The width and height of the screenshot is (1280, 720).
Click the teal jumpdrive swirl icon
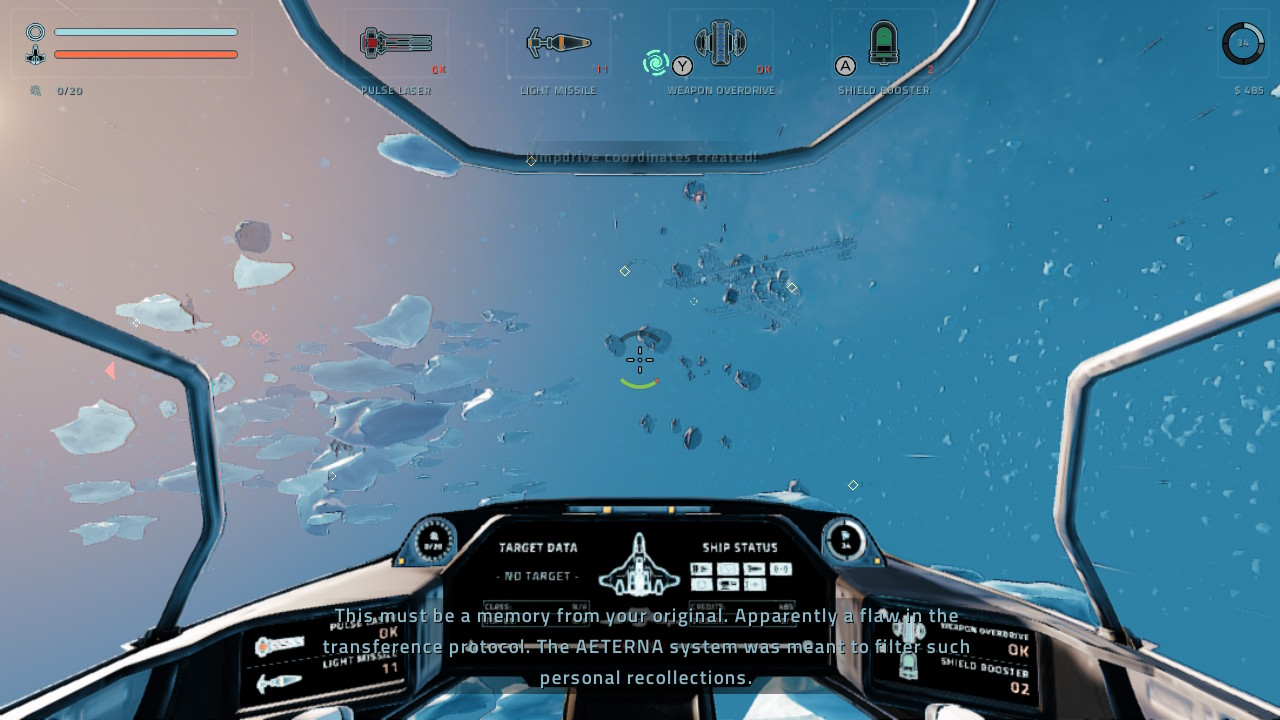coord(656,63)
